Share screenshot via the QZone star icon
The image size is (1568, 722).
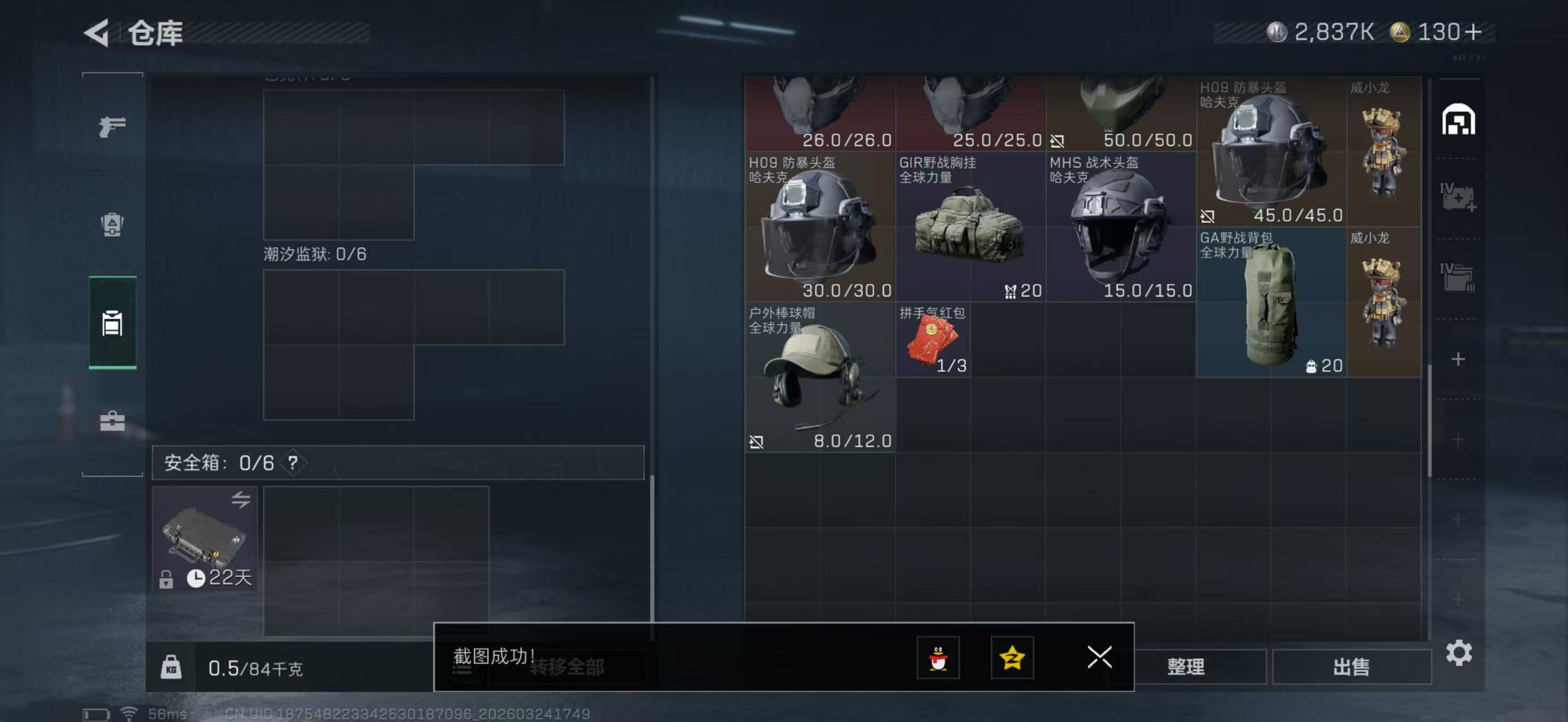pos(1012,658)
